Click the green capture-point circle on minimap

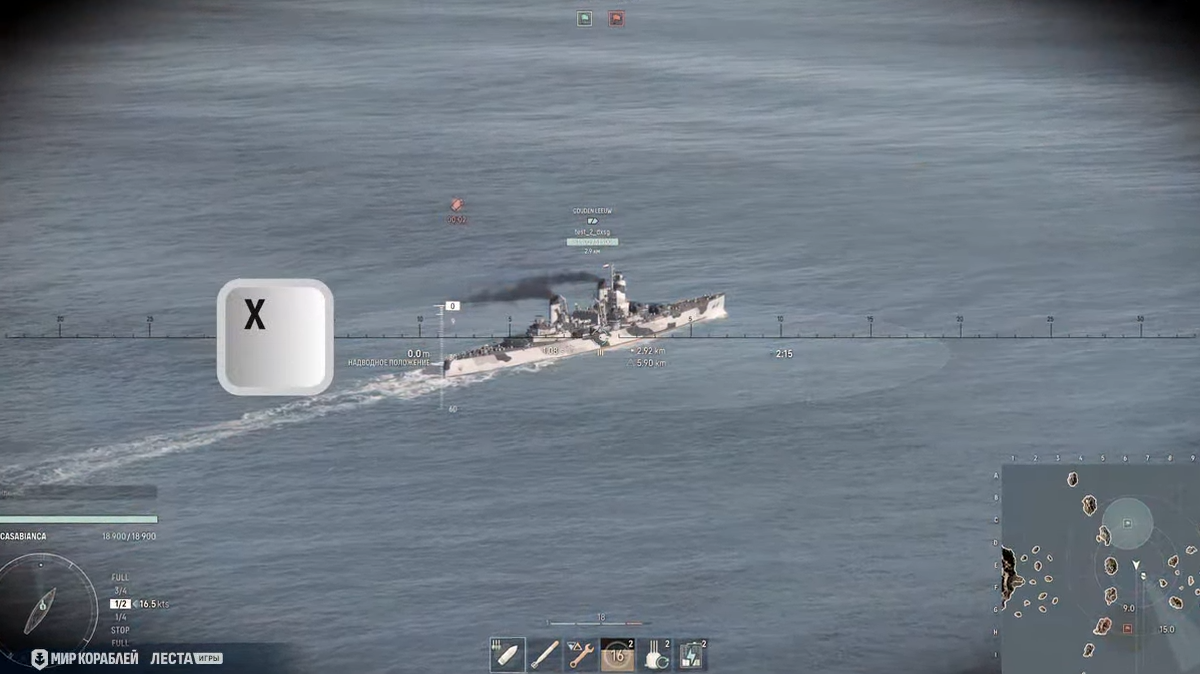tap(1128, 523)
